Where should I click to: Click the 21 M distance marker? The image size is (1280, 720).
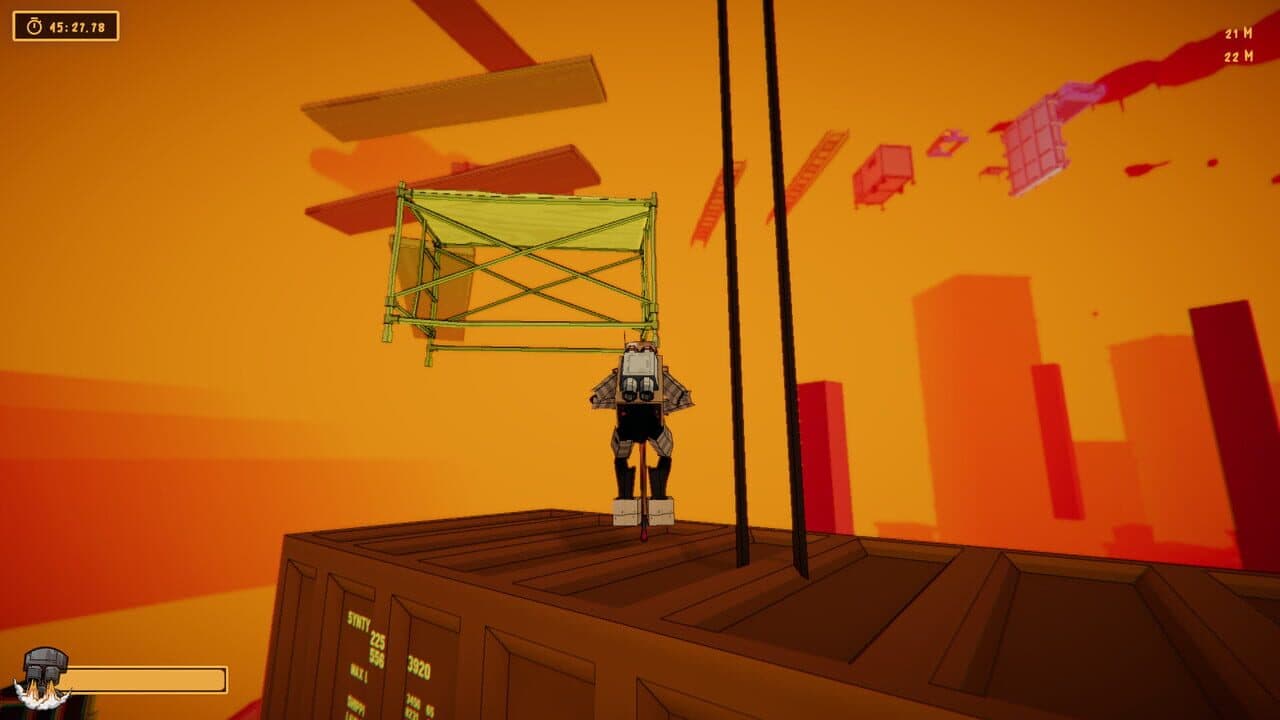coord(1238,34)
